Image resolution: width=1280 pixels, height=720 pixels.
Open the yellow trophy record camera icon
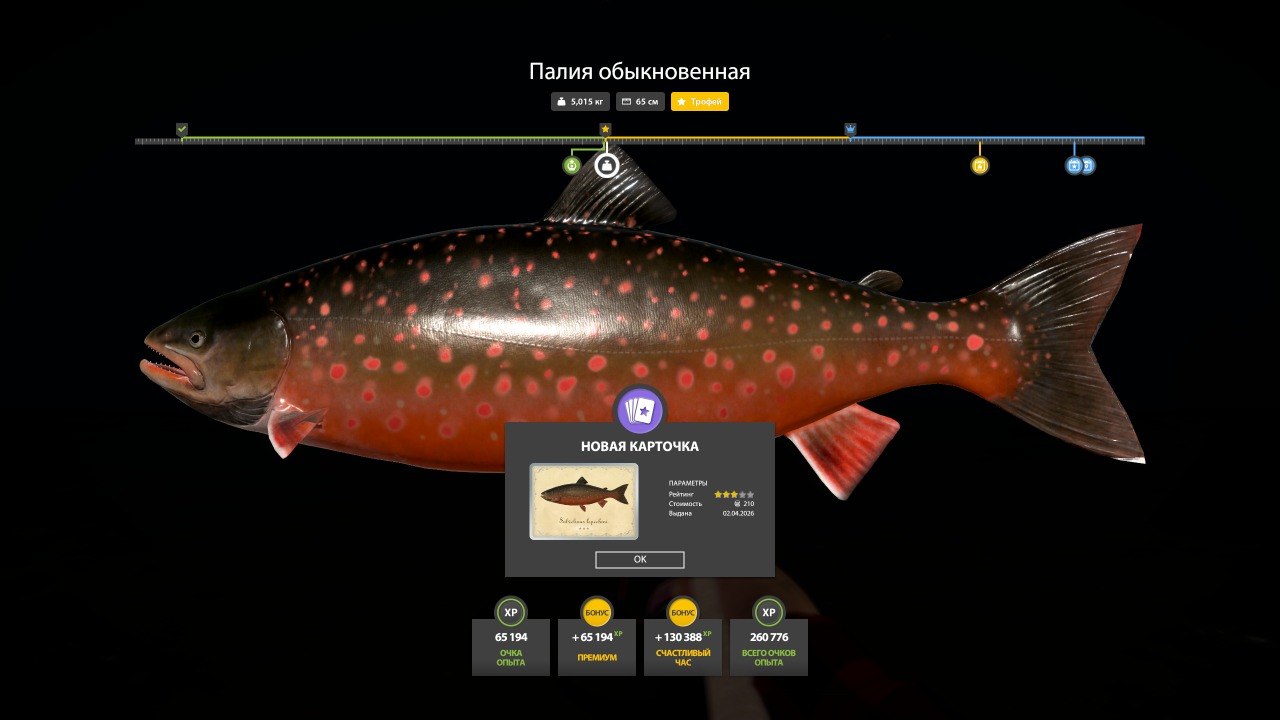(x=979, y=165)
